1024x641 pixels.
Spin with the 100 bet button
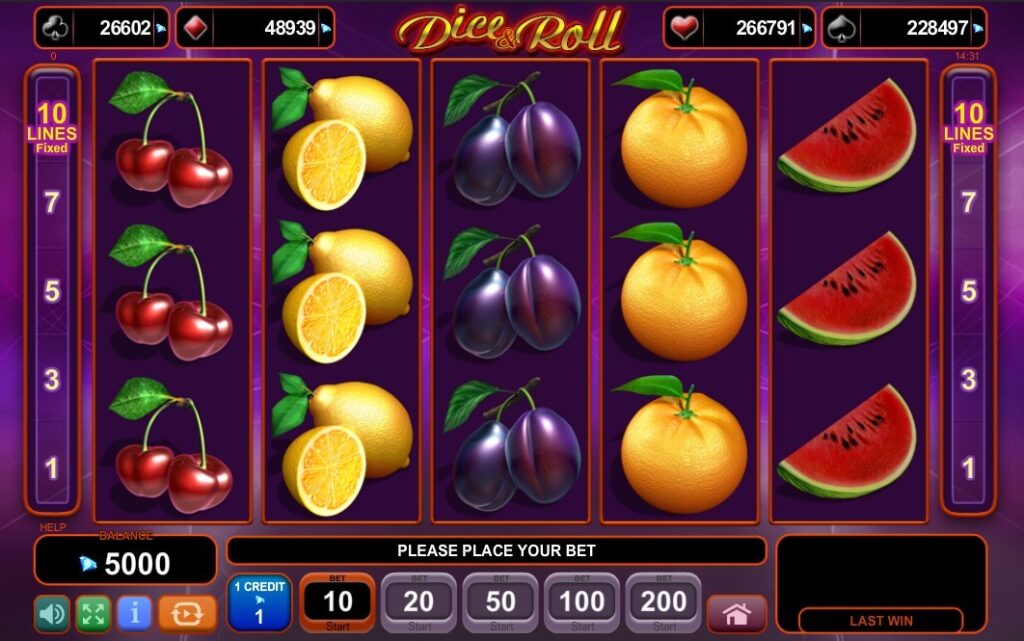coord(583,602)
